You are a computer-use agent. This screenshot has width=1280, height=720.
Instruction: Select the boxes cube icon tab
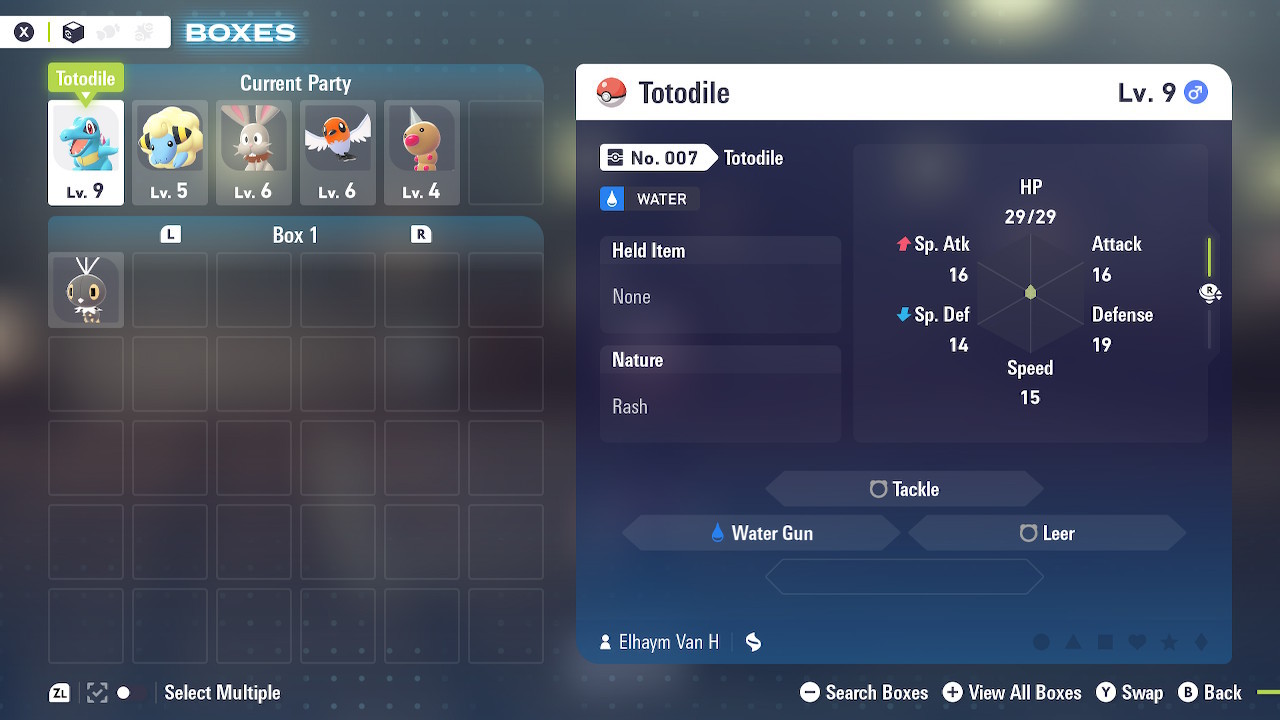(73, 33)
